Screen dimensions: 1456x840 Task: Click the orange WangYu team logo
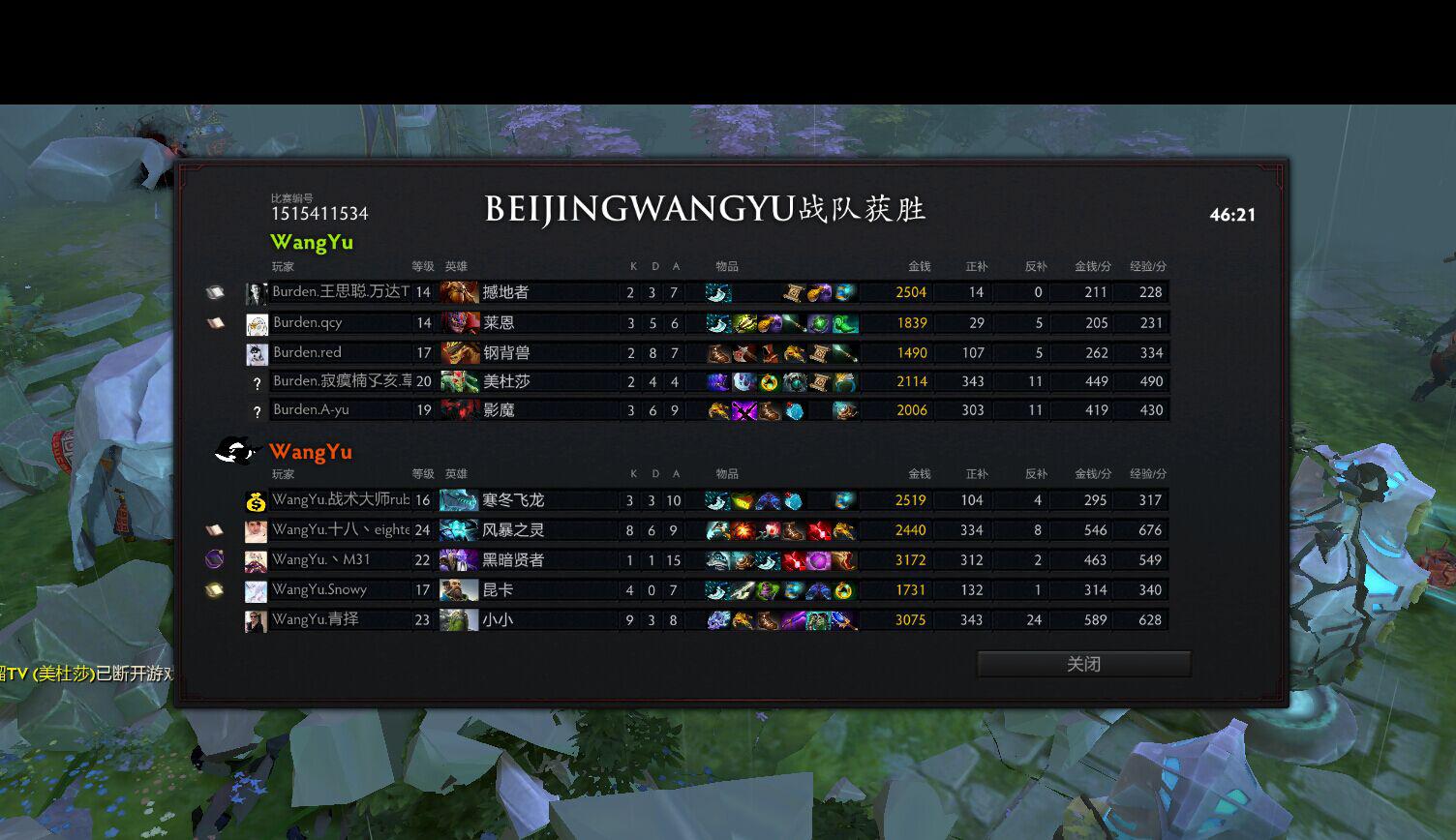tap(235, 451)
